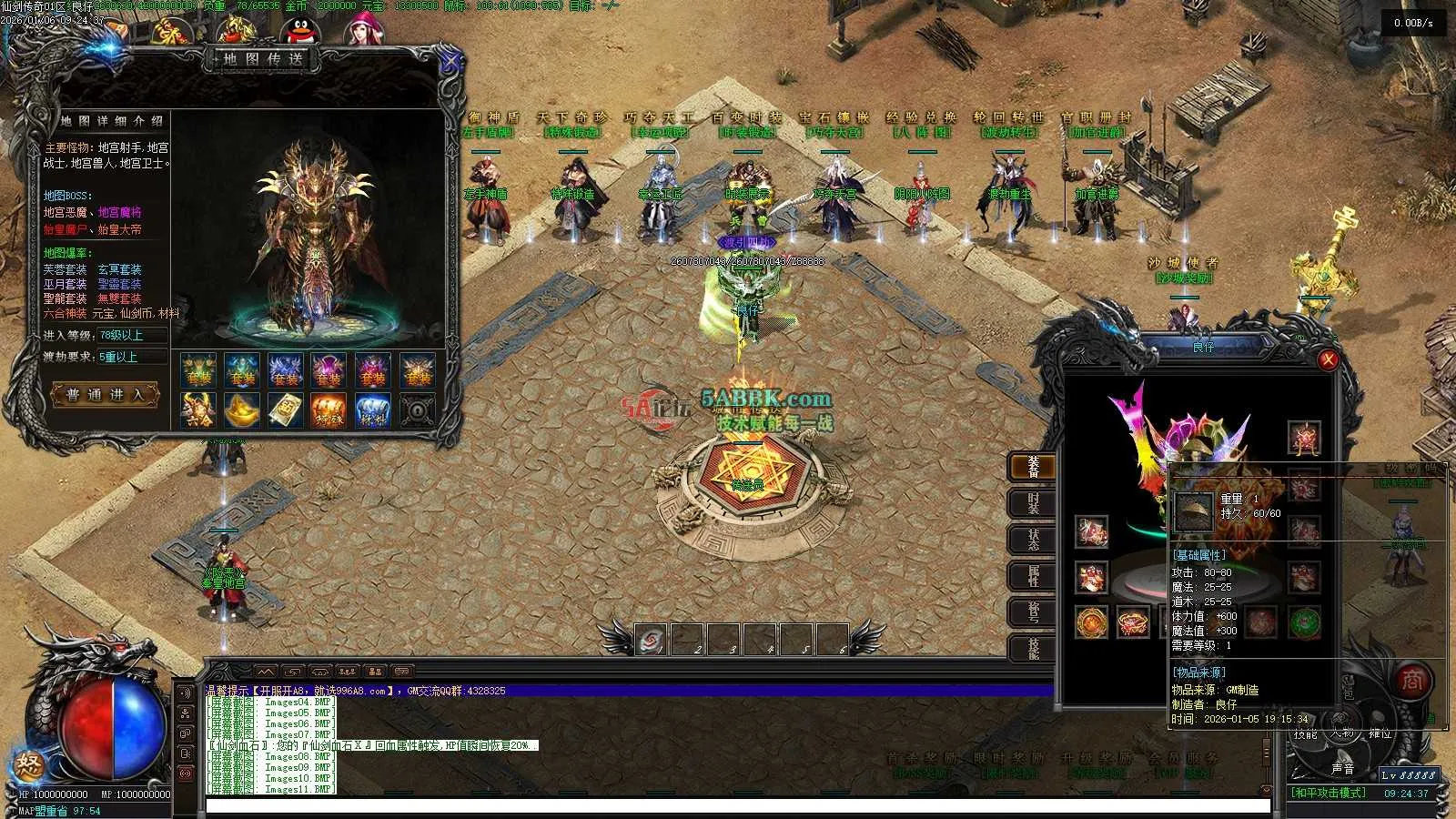Toggle the 和平攻击模式 attack mode
Viewport: 1456px width, 819px height.
pos(1330,793)
